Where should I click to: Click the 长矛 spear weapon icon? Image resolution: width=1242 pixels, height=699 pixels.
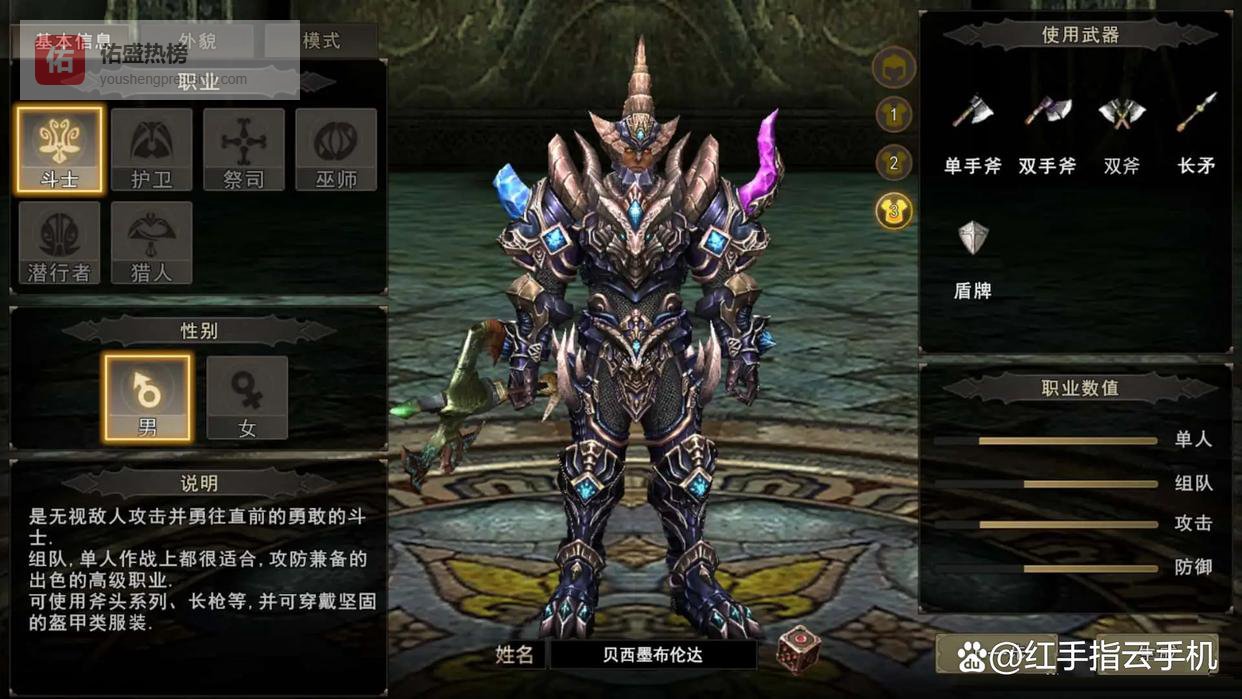click(1196, 112)
